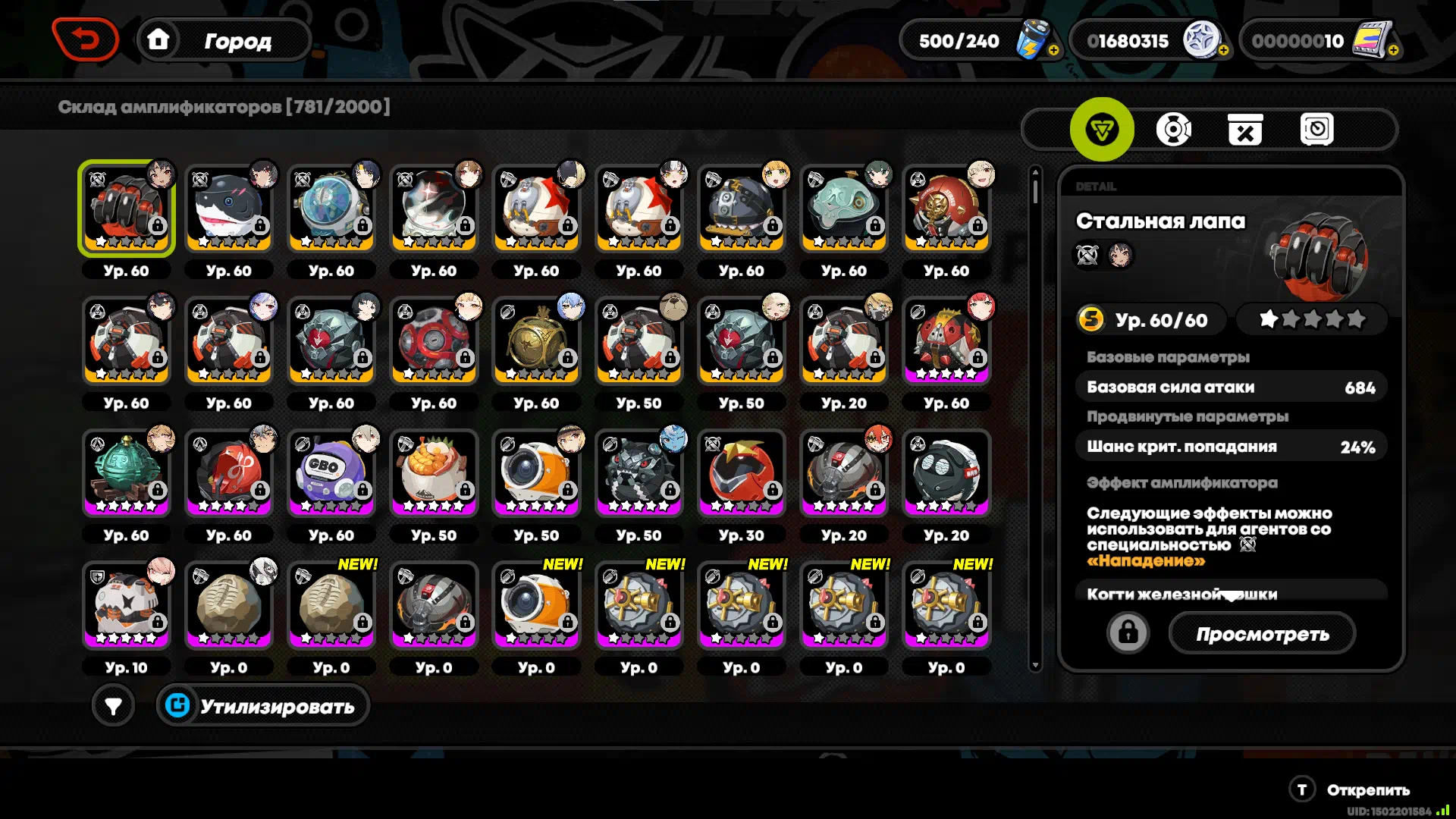Add film currency with plus icon
The height and width of the screenshot is (819, 1456).
click(1393, 50)
